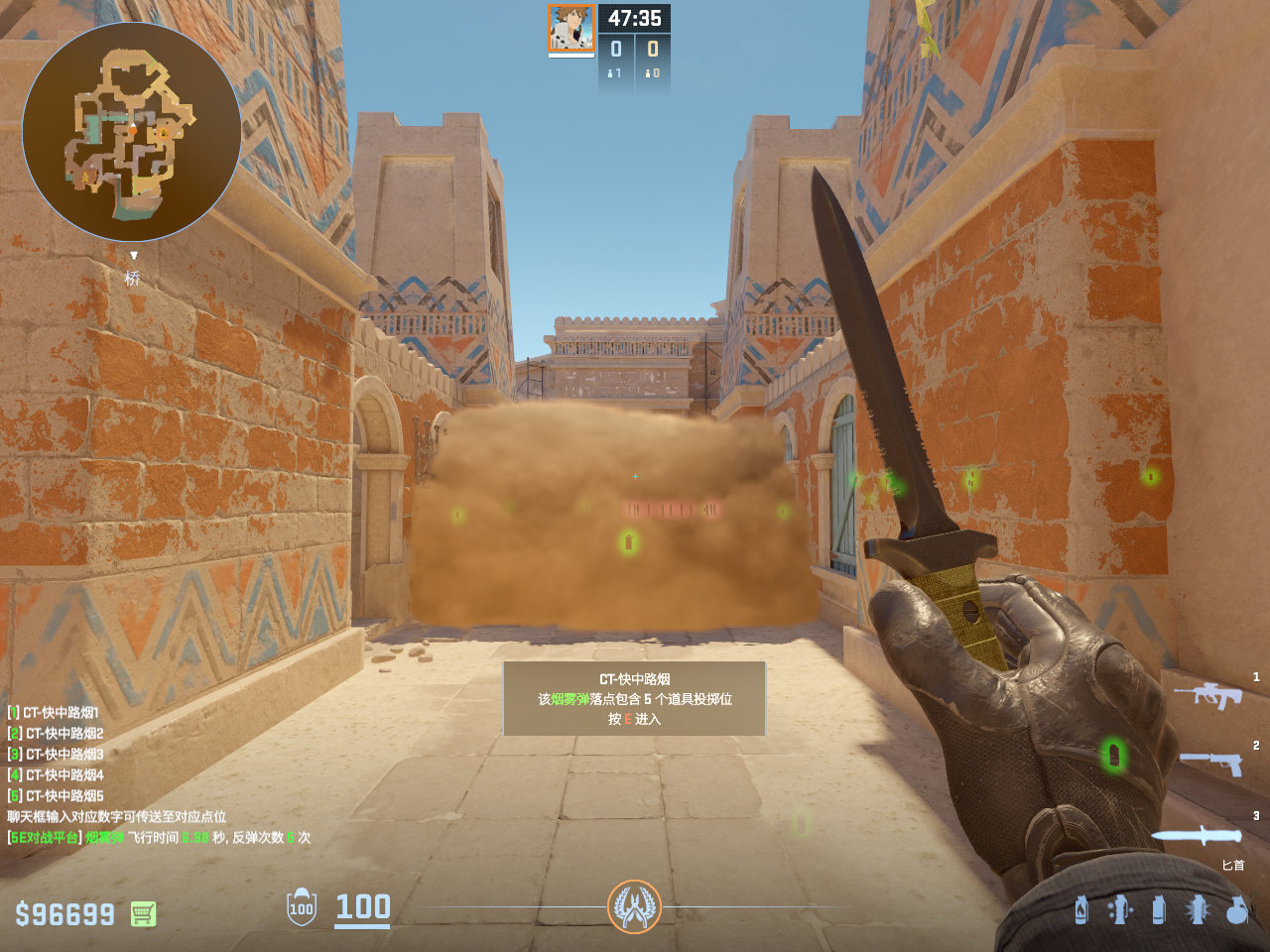Click the CT team emblem on the bottom bar
This screenshot has width=1270, height=952.
point(634,906)
